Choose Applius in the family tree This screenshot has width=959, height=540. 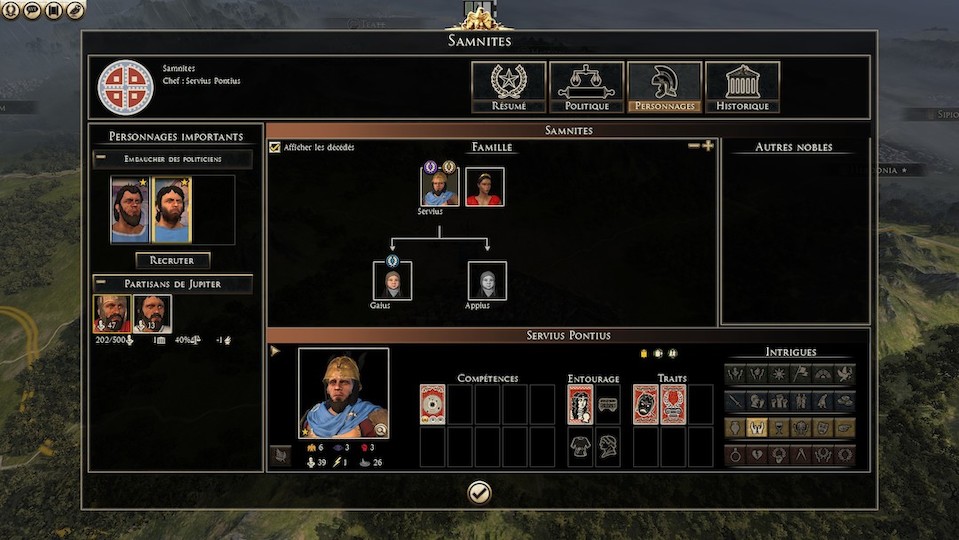[x=487, y=281]
